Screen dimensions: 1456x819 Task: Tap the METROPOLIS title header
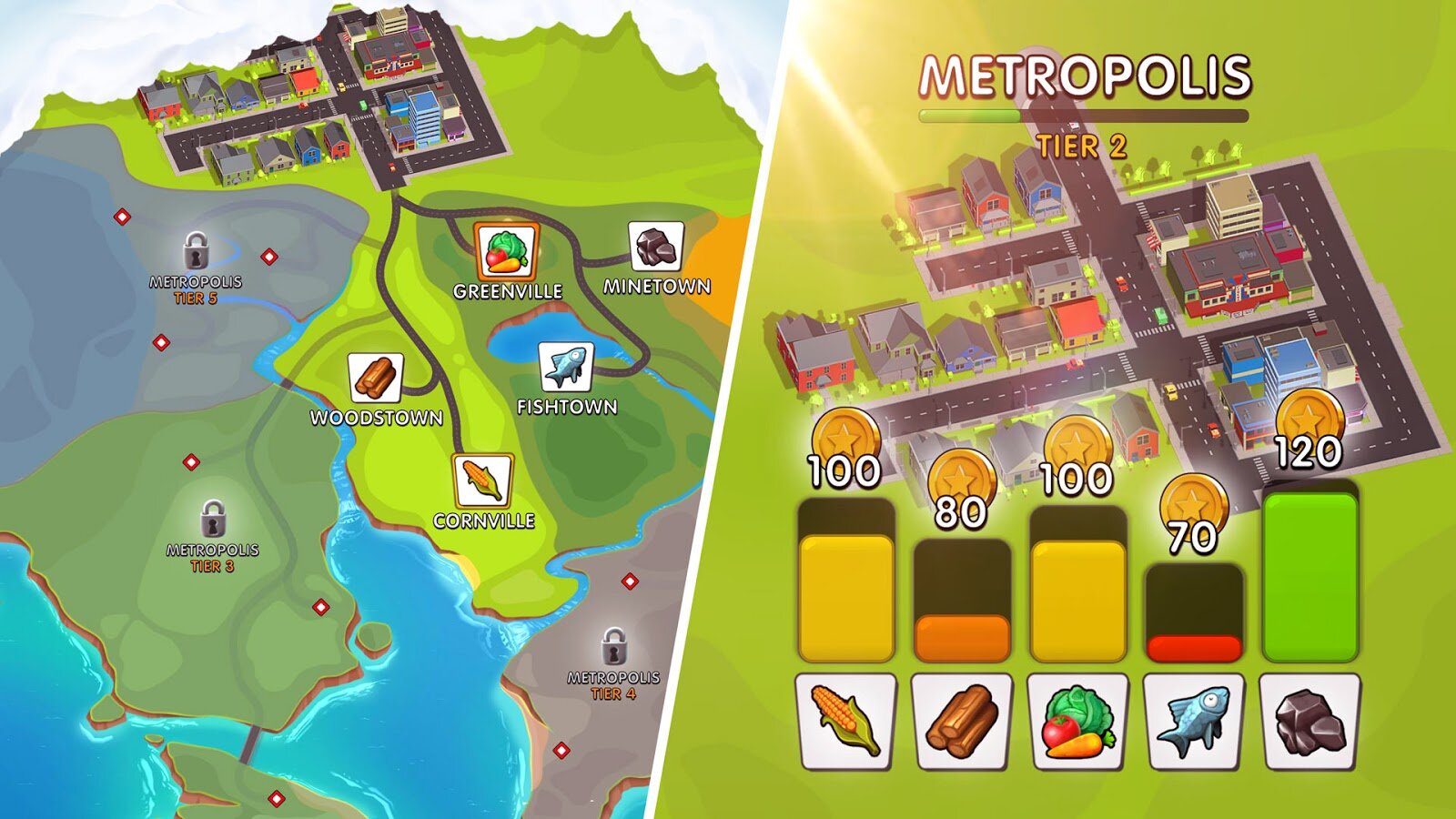coord(1086,73)
